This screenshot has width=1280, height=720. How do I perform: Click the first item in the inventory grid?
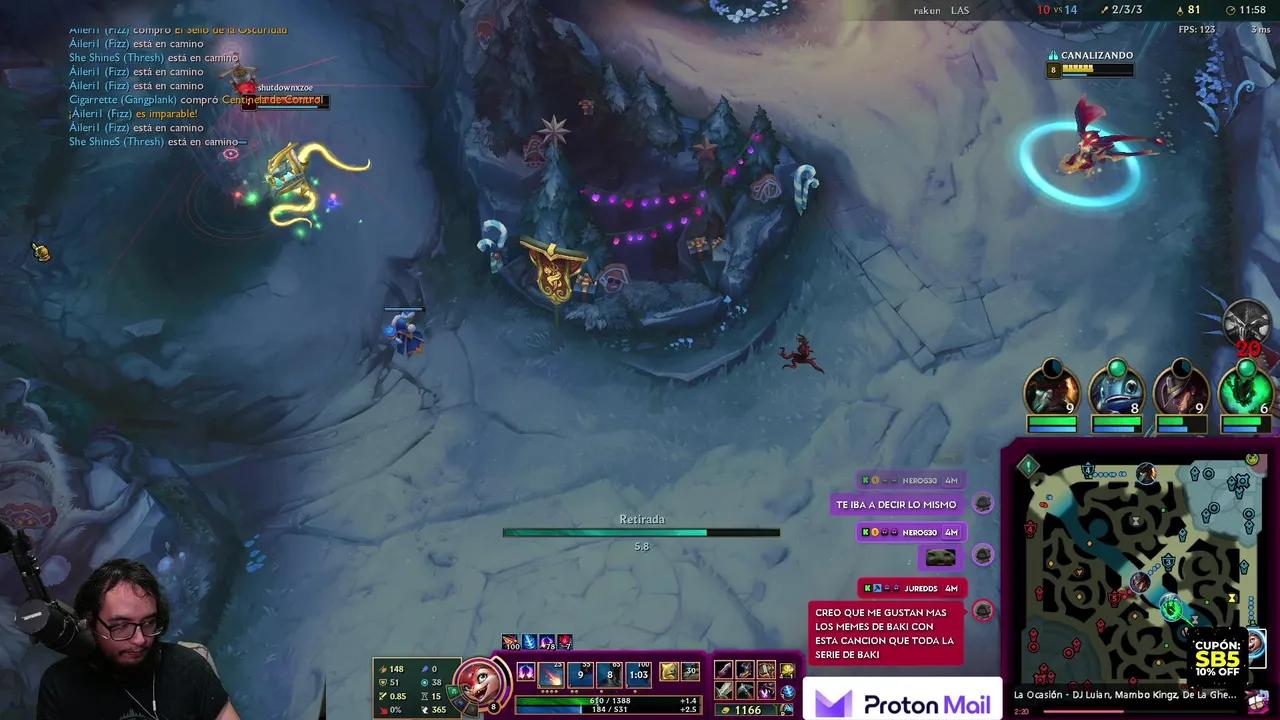722,671
